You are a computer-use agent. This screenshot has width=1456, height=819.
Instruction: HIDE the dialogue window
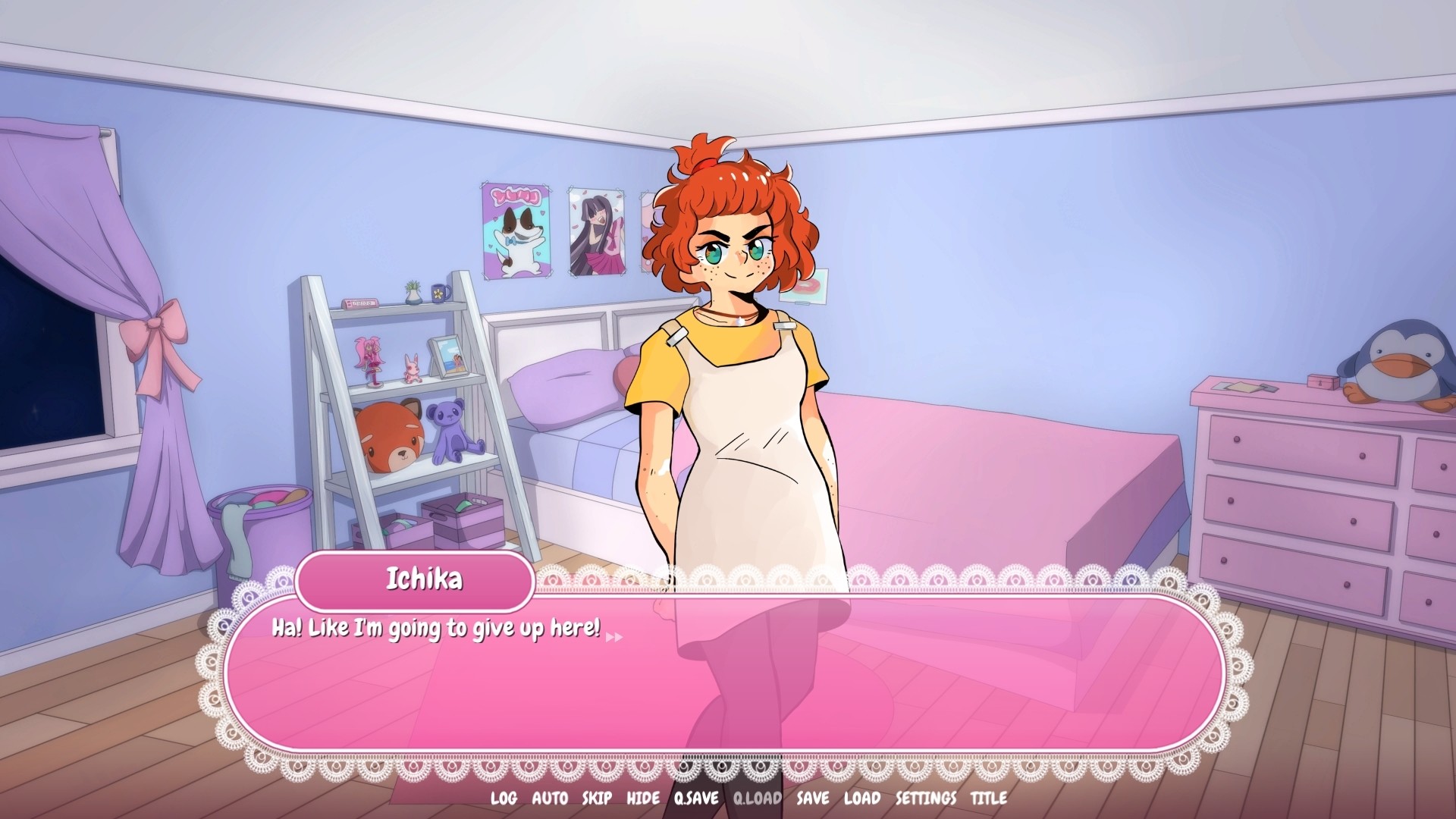pos(643,799)
